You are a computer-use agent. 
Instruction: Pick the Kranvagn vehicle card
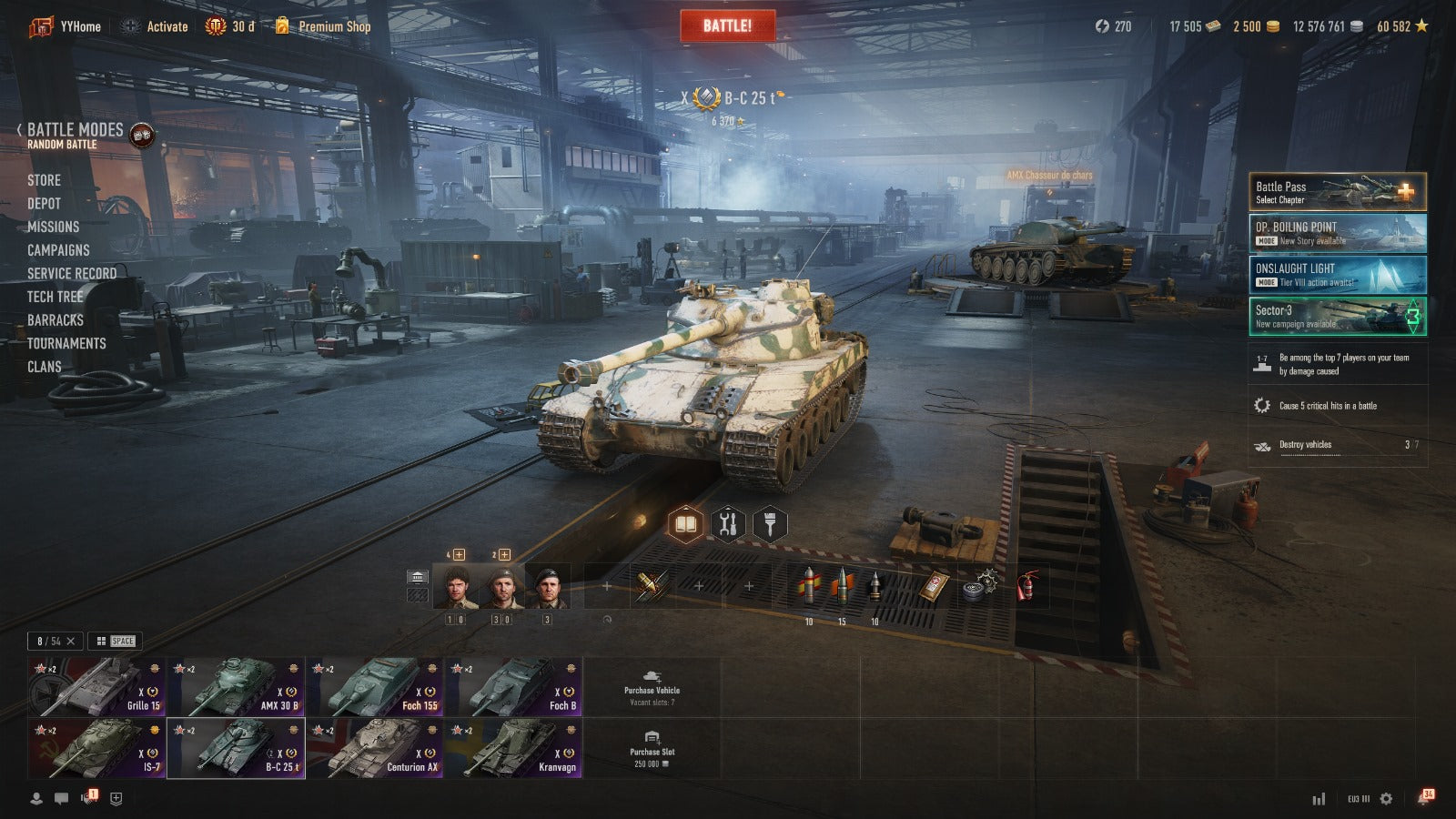(x=514, y=748)
